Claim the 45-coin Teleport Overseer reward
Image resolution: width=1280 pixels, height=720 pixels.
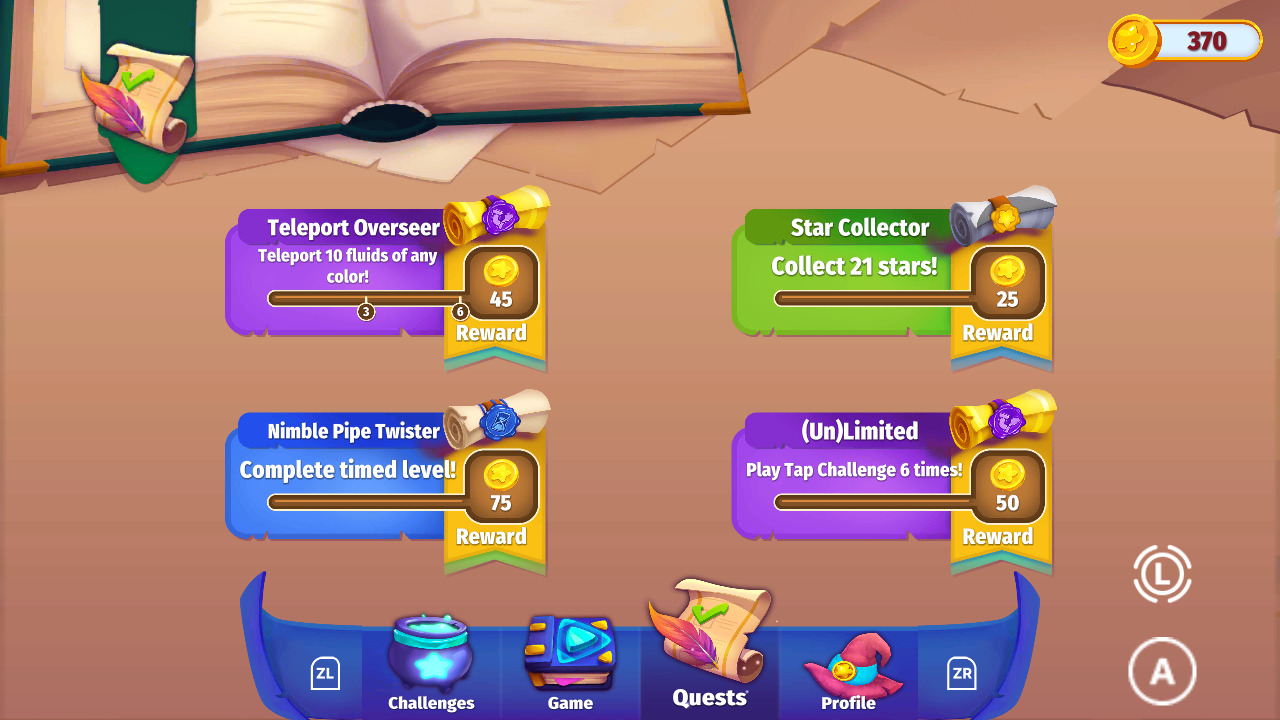click(503, 283)
